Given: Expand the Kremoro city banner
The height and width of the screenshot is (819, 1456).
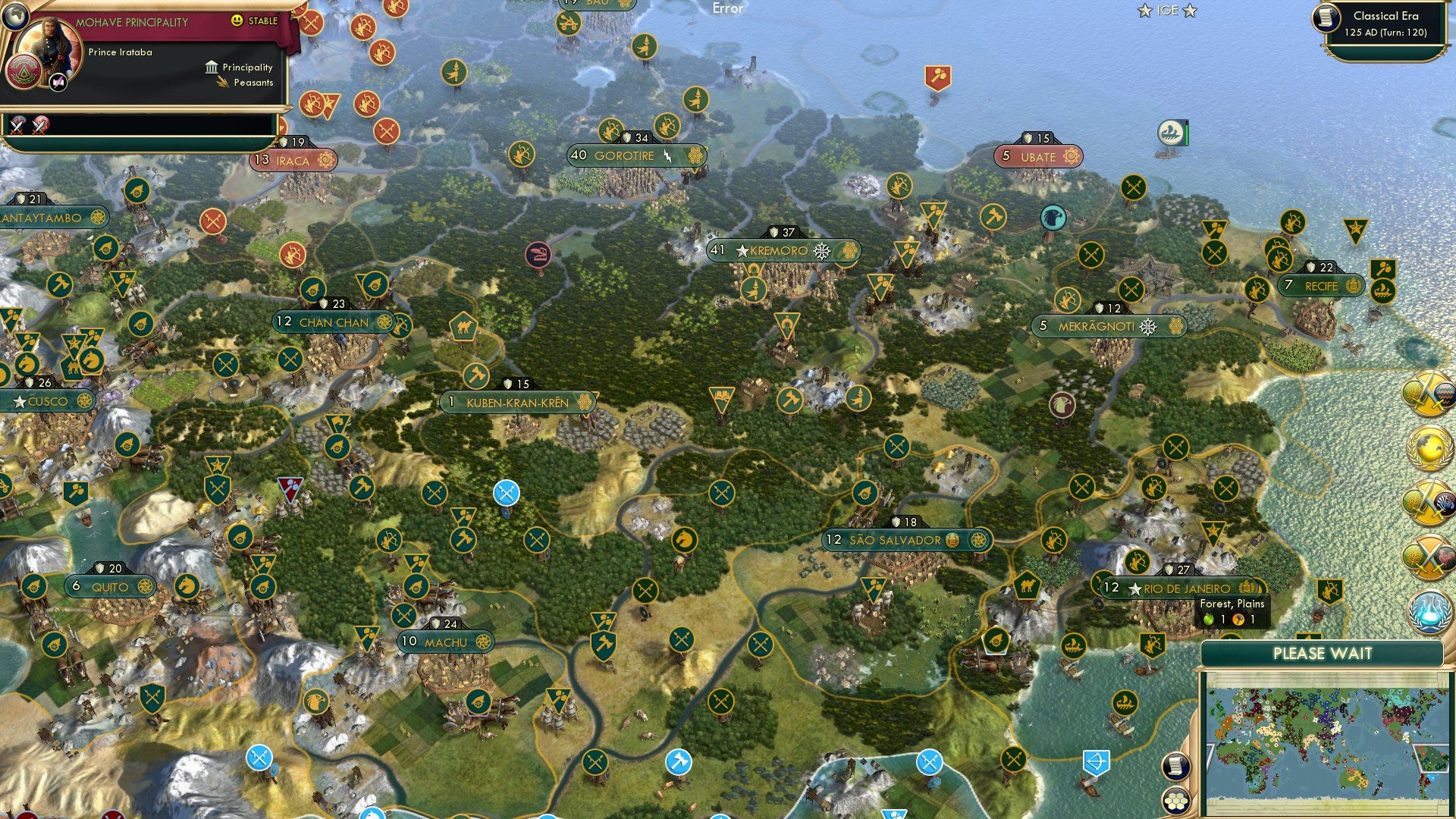Looking at the screenshot, I should pos(852,250).
